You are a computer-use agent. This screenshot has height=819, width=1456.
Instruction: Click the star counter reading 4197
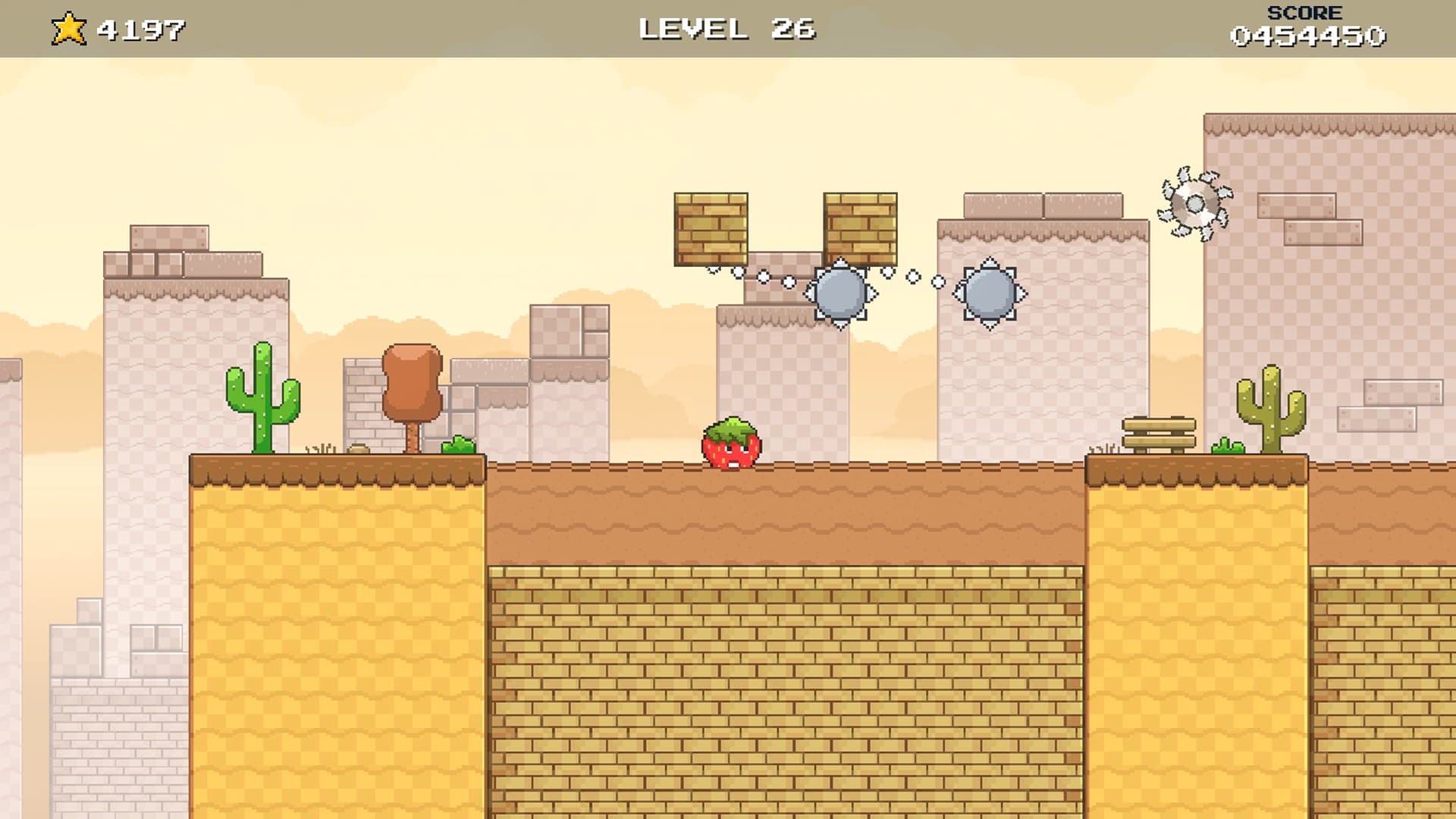[x=140, y=28]
